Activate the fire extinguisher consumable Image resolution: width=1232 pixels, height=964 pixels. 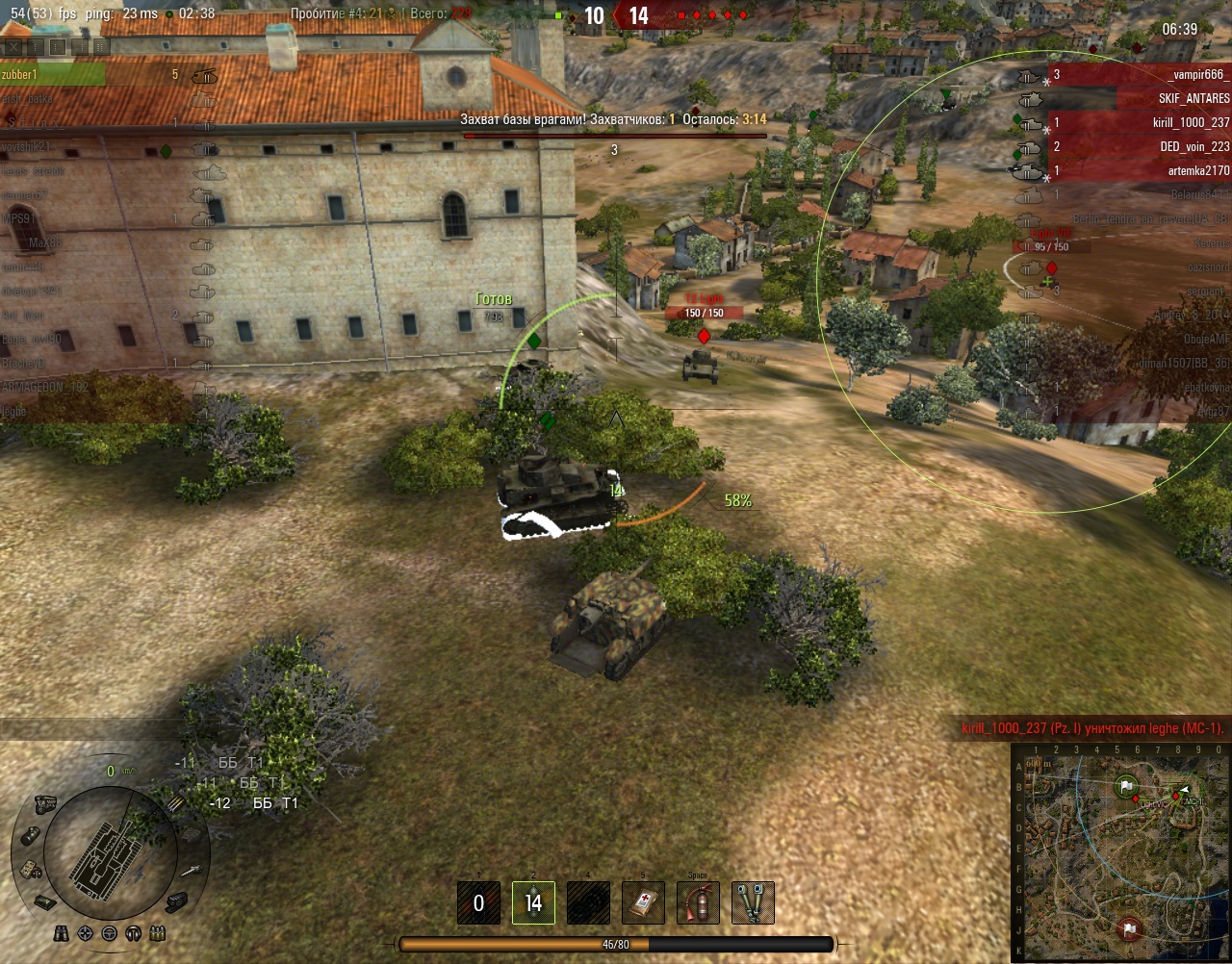(698, 902)
